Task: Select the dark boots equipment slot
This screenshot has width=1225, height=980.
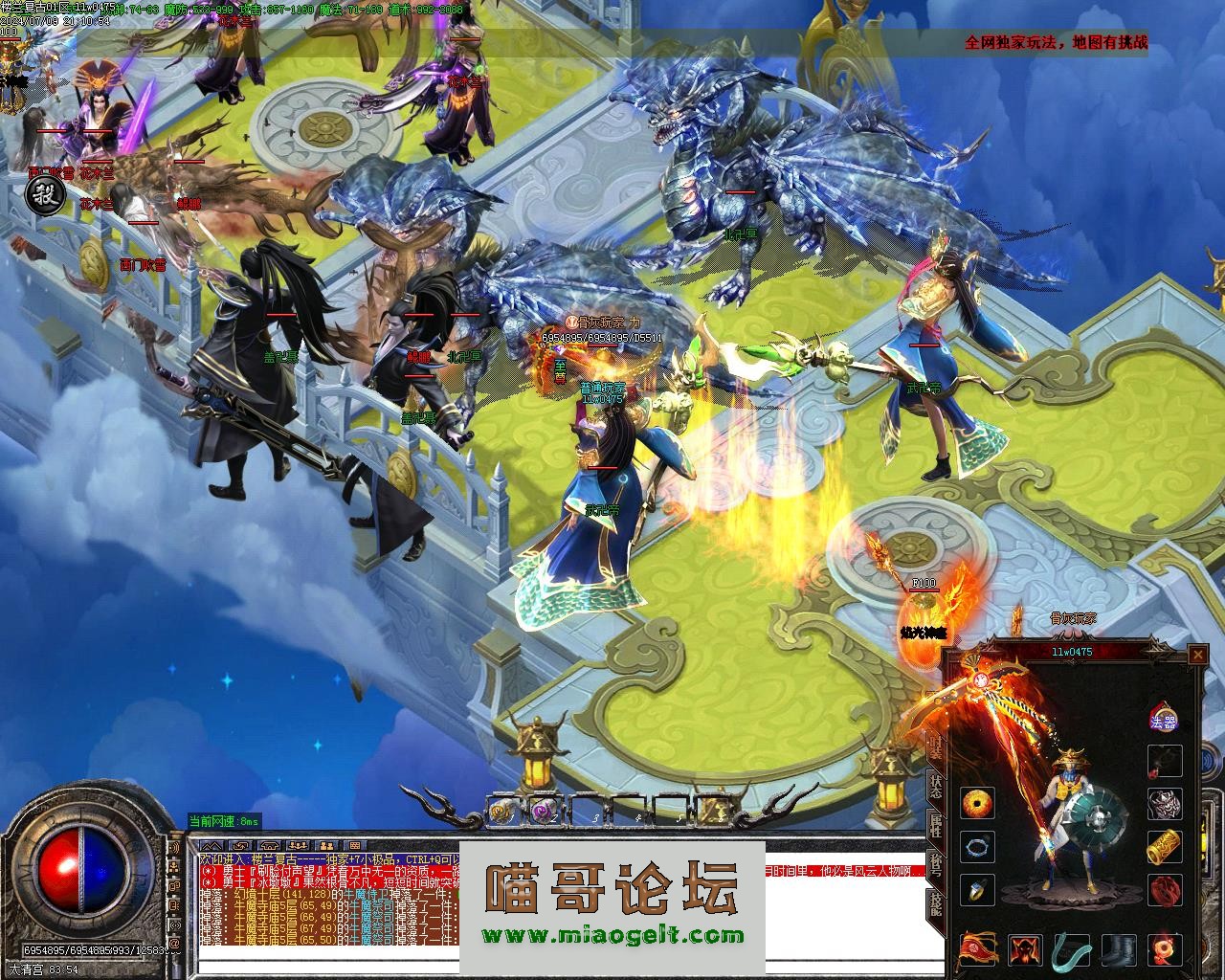Action: click(x=1118, y=950)
